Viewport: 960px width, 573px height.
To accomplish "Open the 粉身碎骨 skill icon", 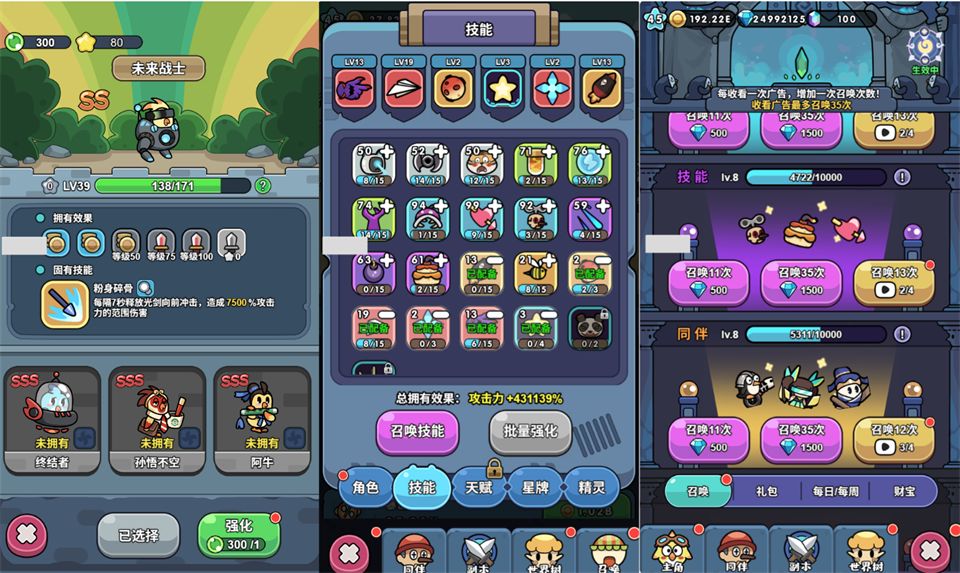I will [x=65, y=304].
